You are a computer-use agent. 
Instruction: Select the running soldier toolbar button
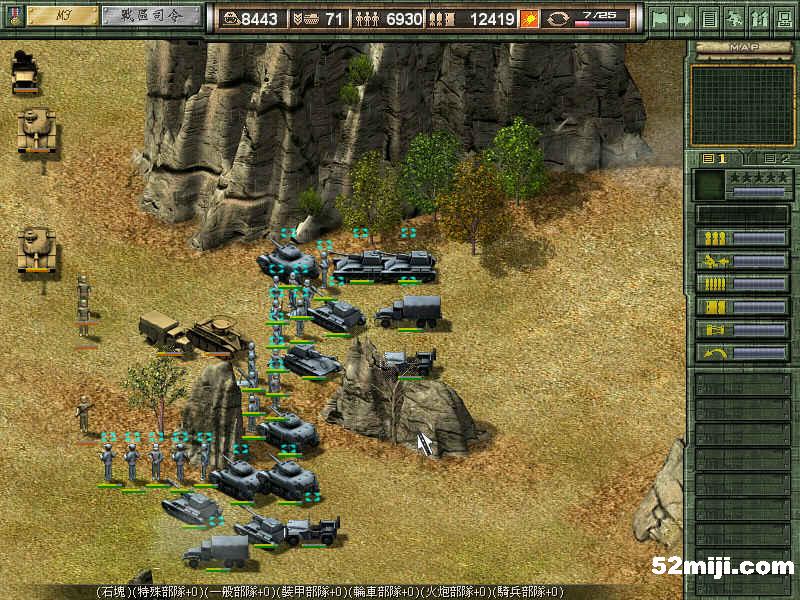tap(733, 18)
